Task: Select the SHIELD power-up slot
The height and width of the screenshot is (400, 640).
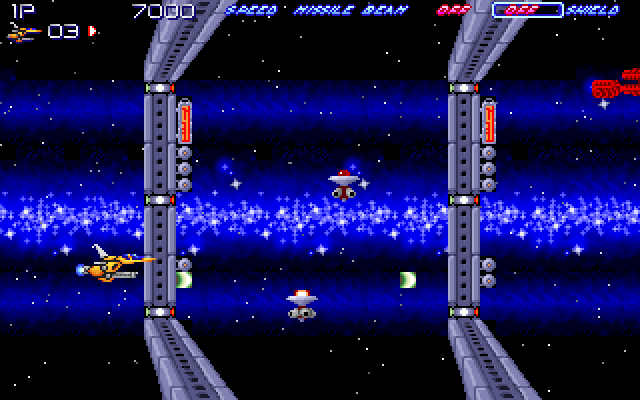Action: [593, 11]
